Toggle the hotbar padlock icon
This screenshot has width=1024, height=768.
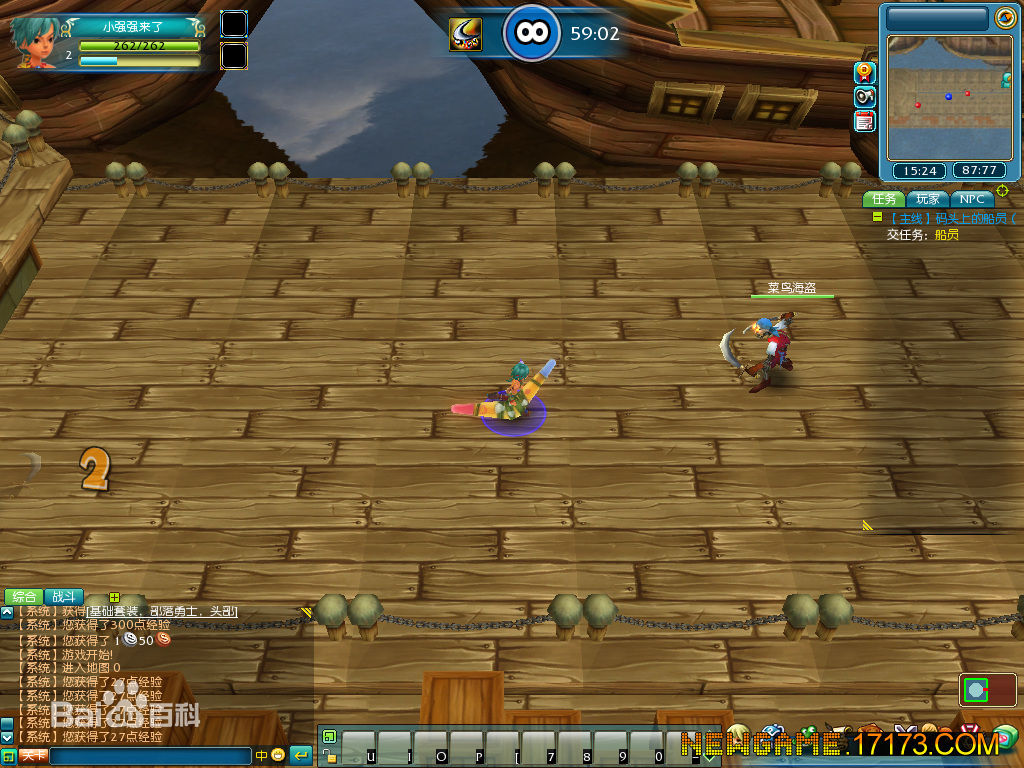point(329,757)
